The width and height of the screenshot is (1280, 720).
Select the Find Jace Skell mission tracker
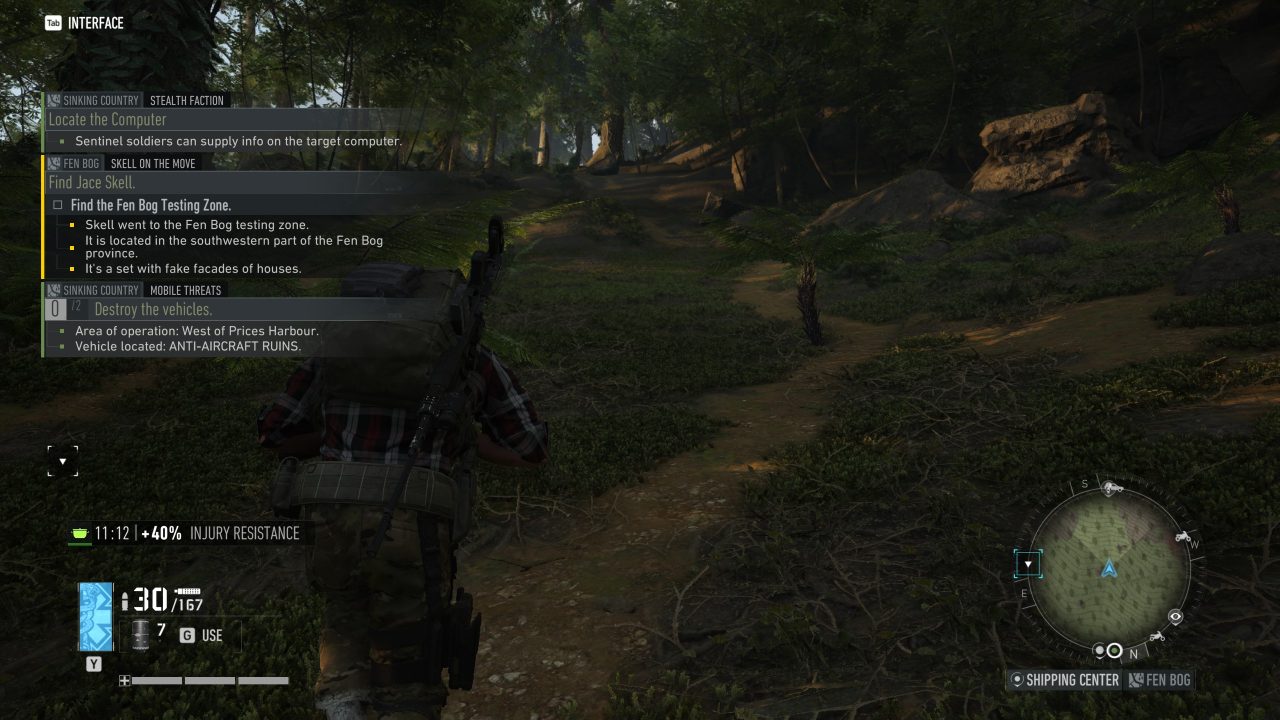[x=92, y=183]
